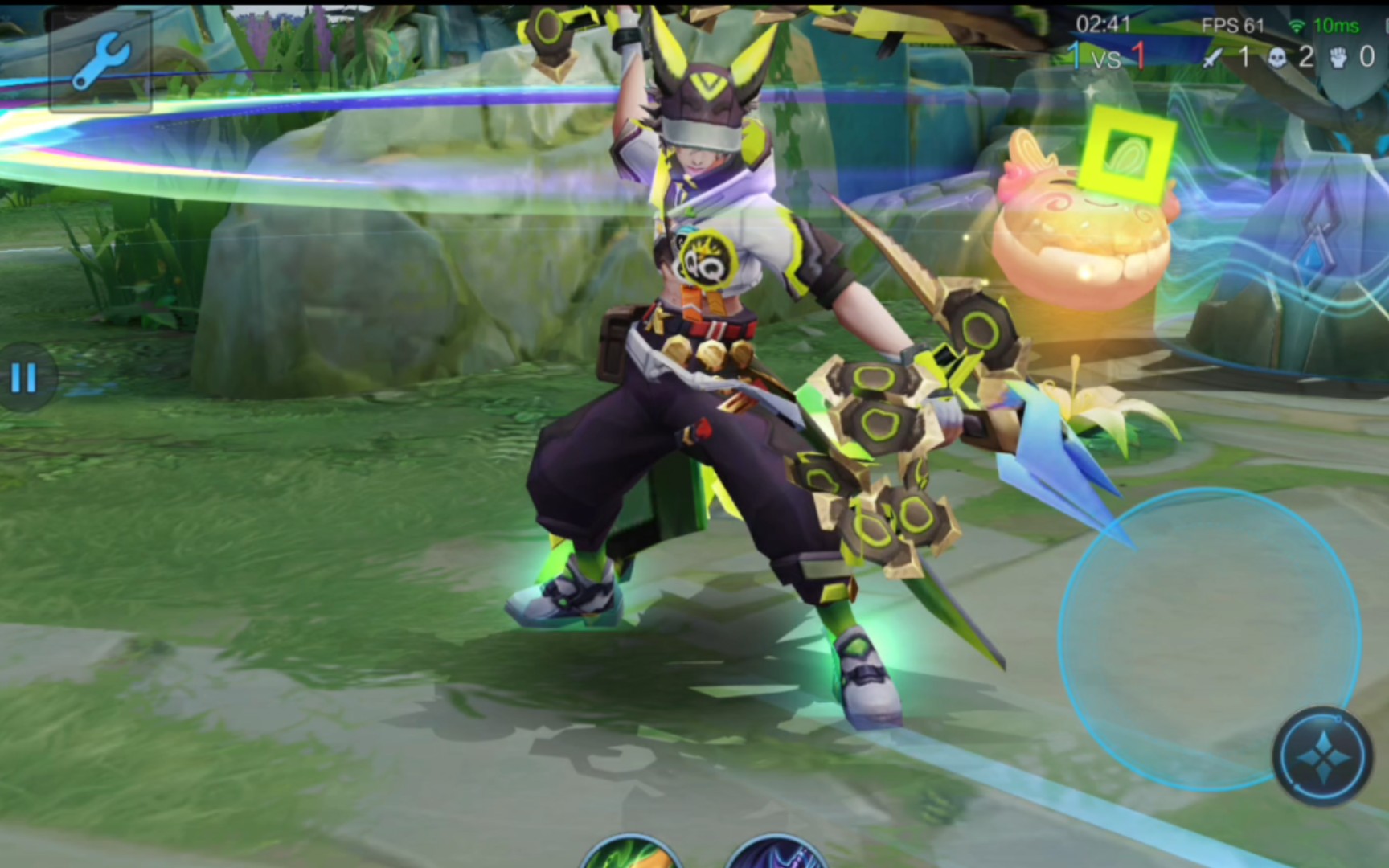Open the wrench settings tool
The height and width of the screenshot is (868, 1389).
(100, 61)
